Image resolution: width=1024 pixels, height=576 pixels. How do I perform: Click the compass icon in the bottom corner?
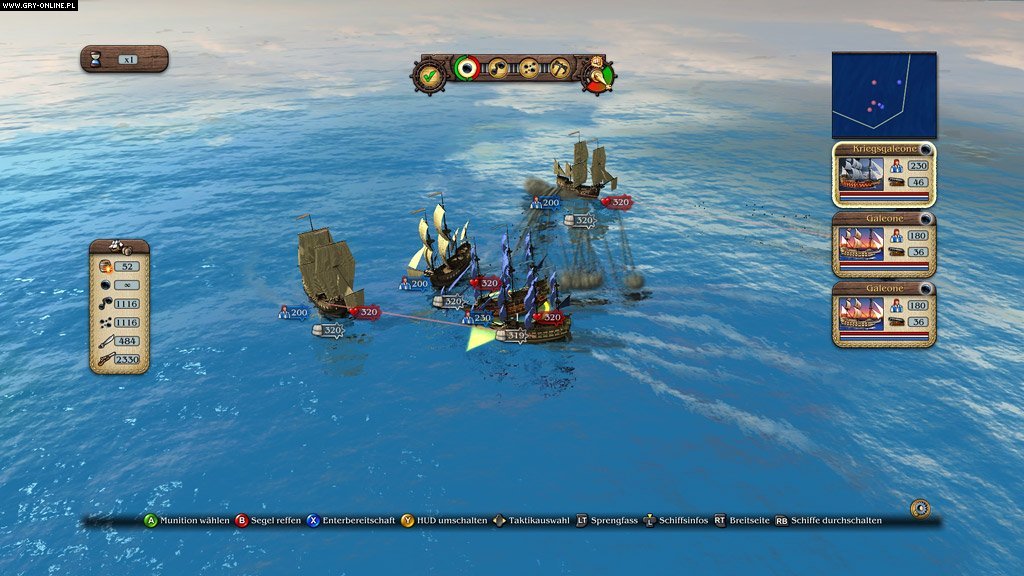(920, 508)
